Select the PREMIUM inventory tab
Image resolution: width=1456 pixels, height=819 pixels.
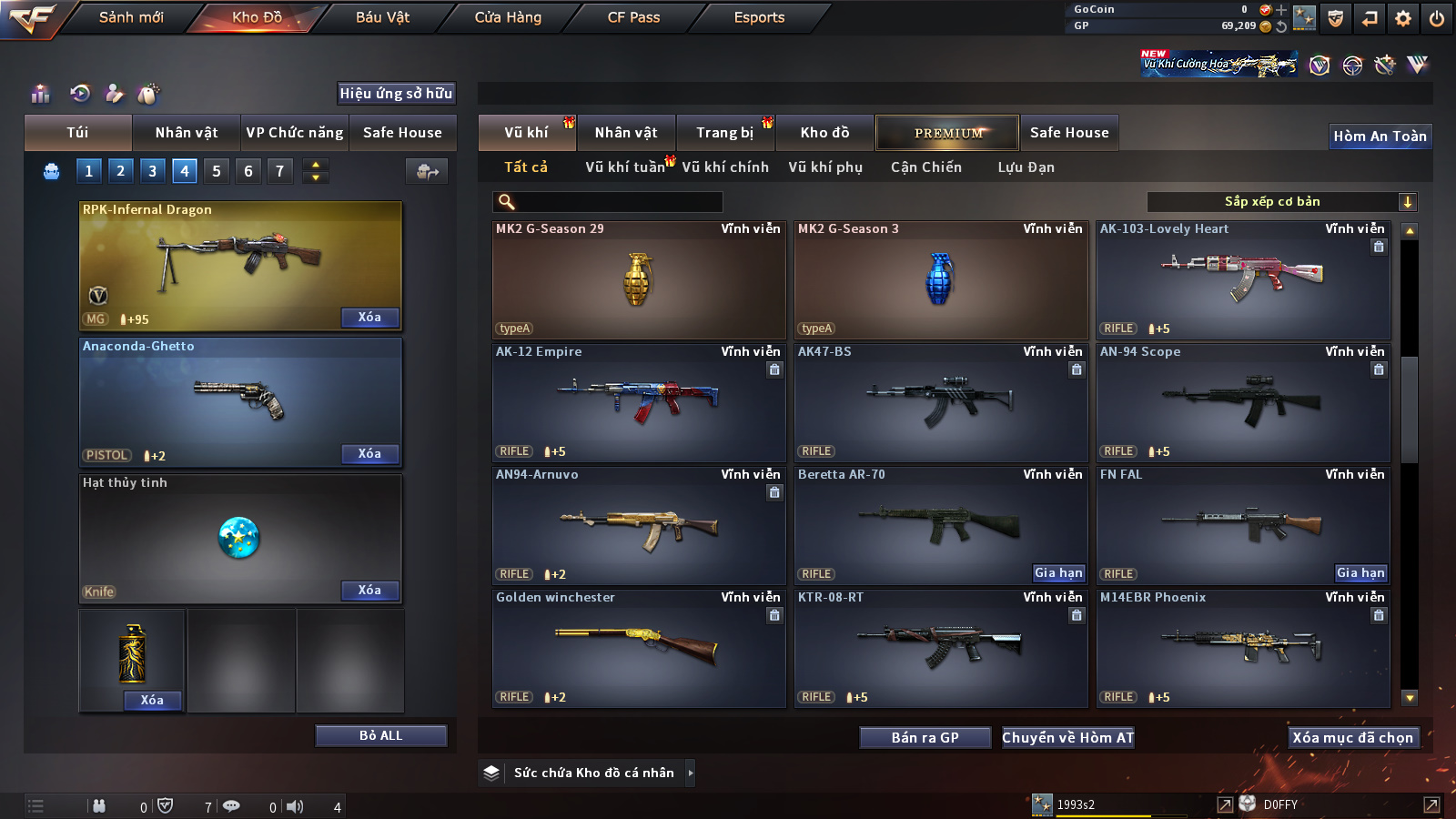pos(947,133)
